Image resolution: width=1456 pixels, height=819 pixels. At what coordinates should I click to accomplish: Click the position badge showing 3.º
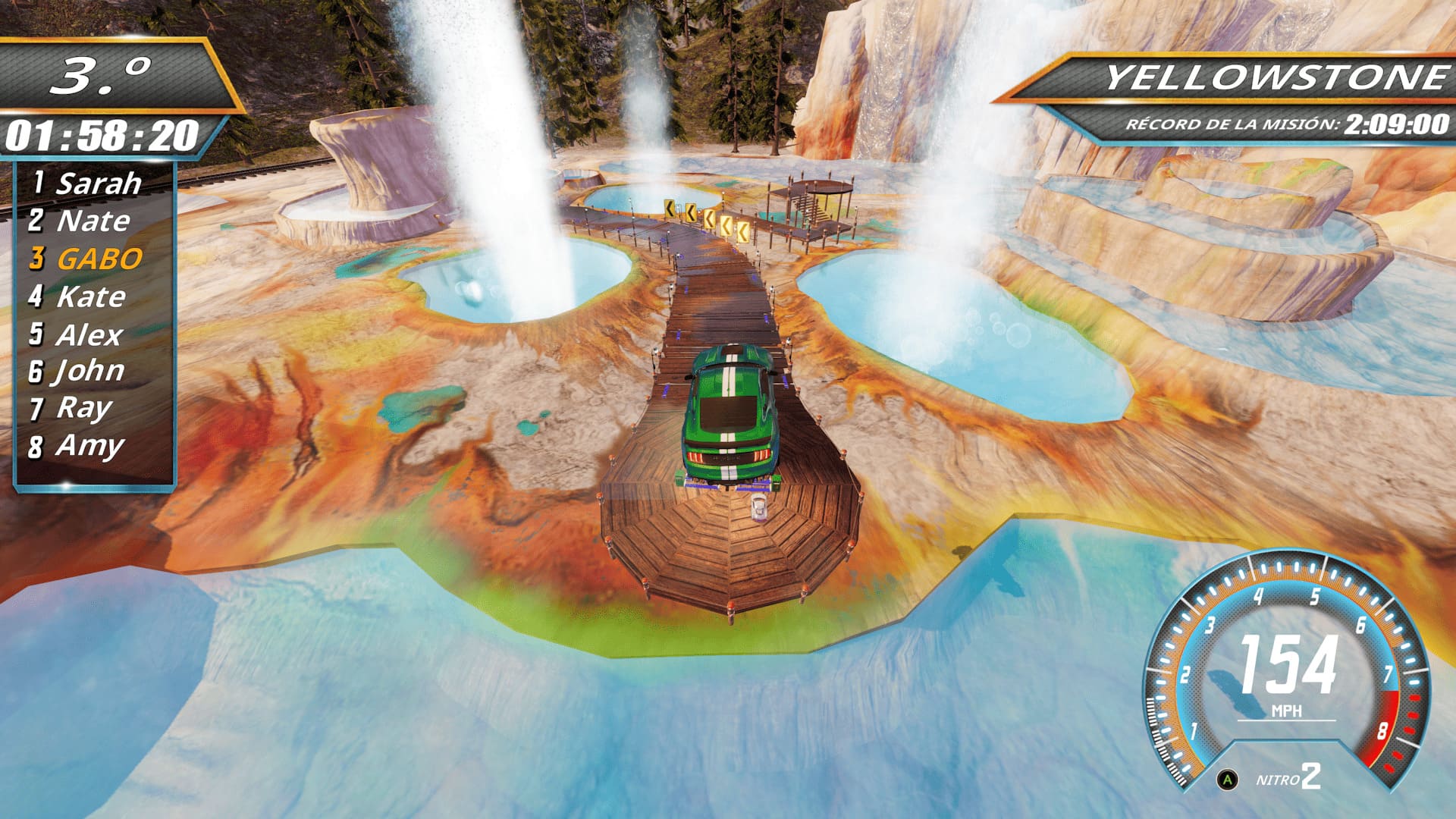pos(106,72)
